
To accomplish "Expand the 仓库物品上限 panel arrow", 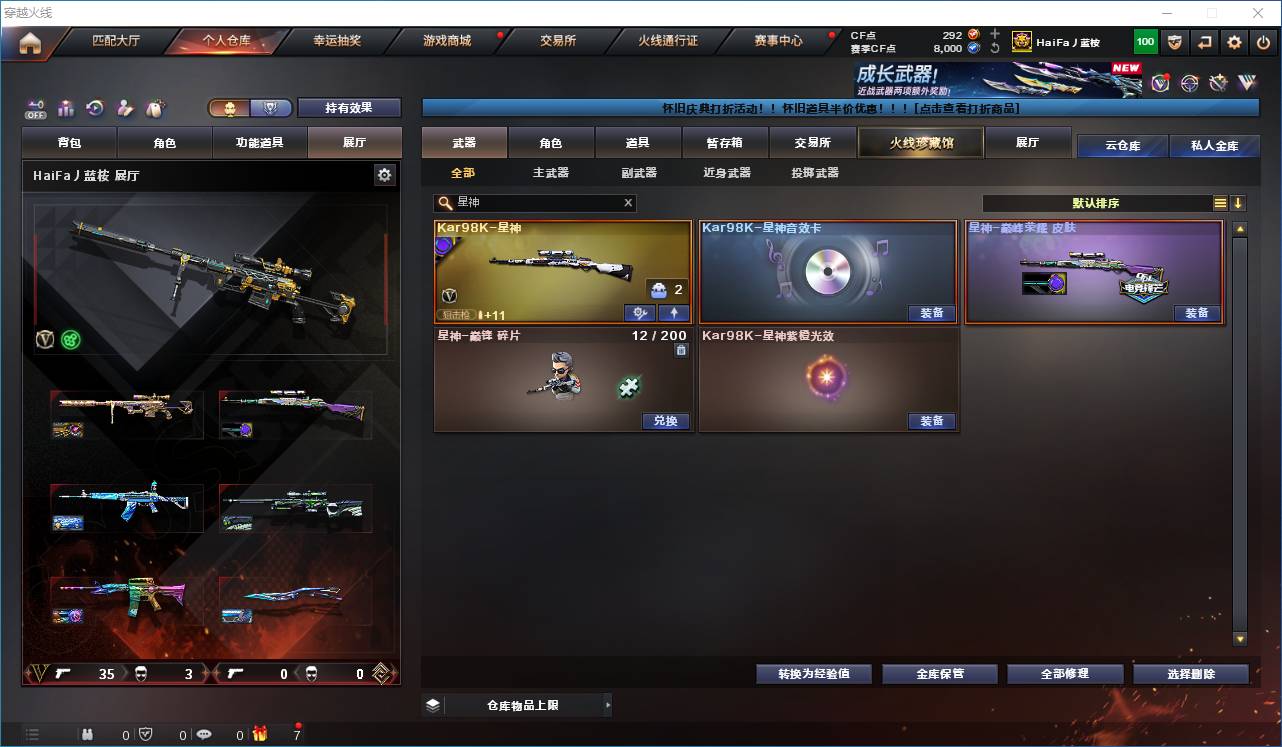I will [607, 705].
